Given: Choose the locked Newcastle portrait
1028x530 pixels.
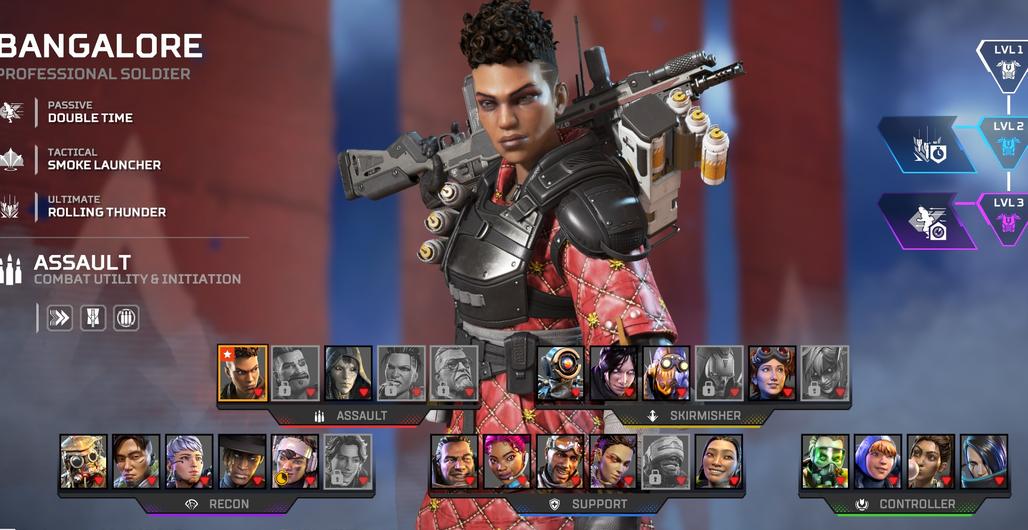Looking at the screenshot, I should click(x=666, y=461).
